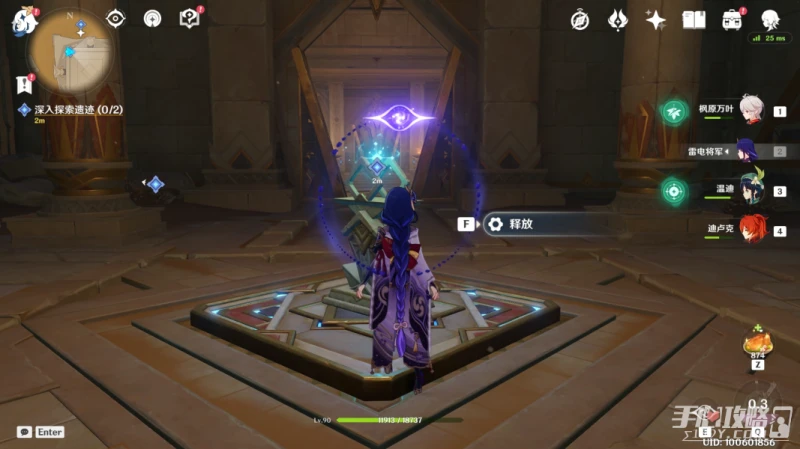
Task: Open the backpack inventory icon
Action: (x=732, y=20)
